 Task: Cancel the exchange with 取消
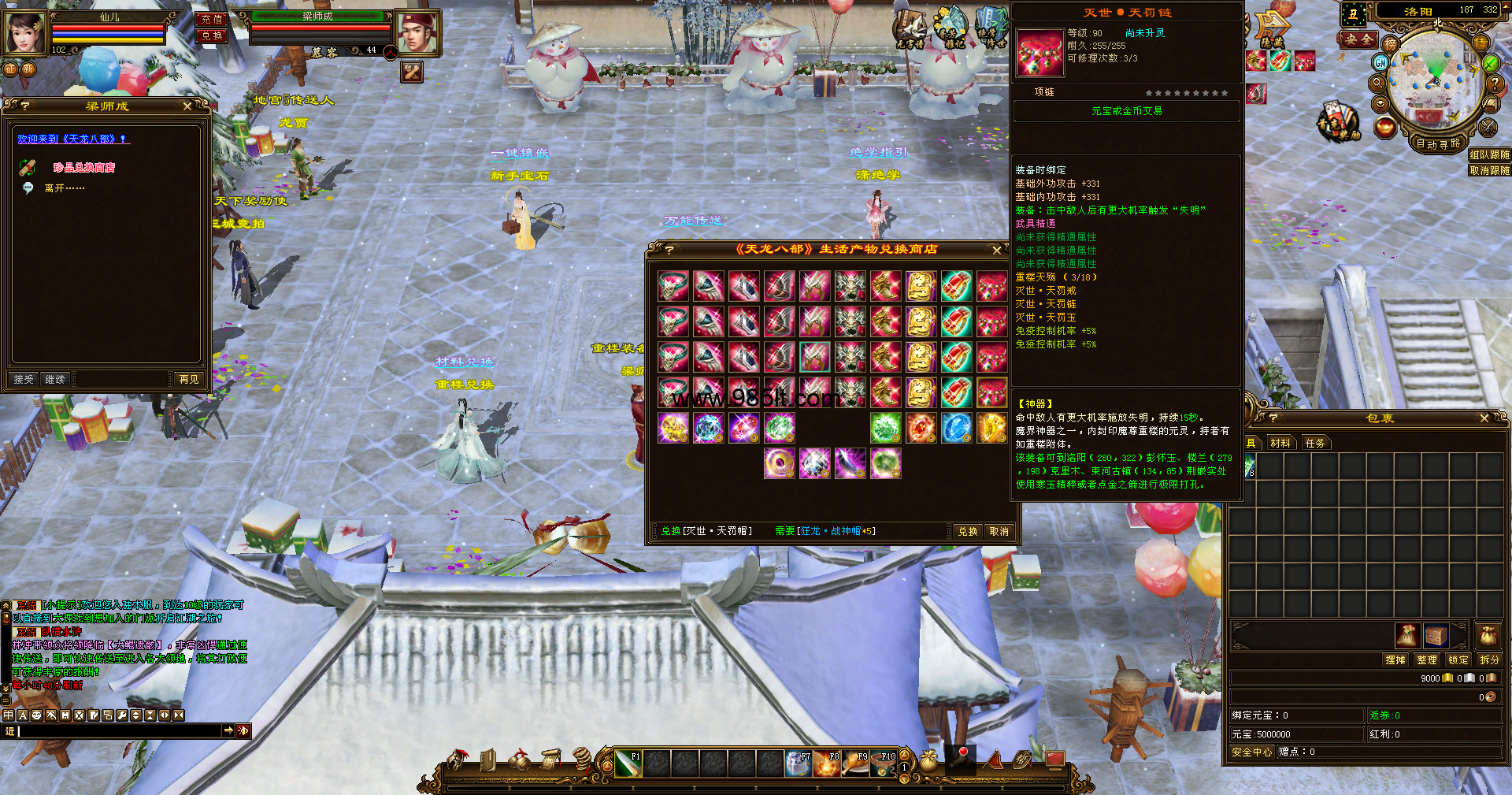point(999,532)
